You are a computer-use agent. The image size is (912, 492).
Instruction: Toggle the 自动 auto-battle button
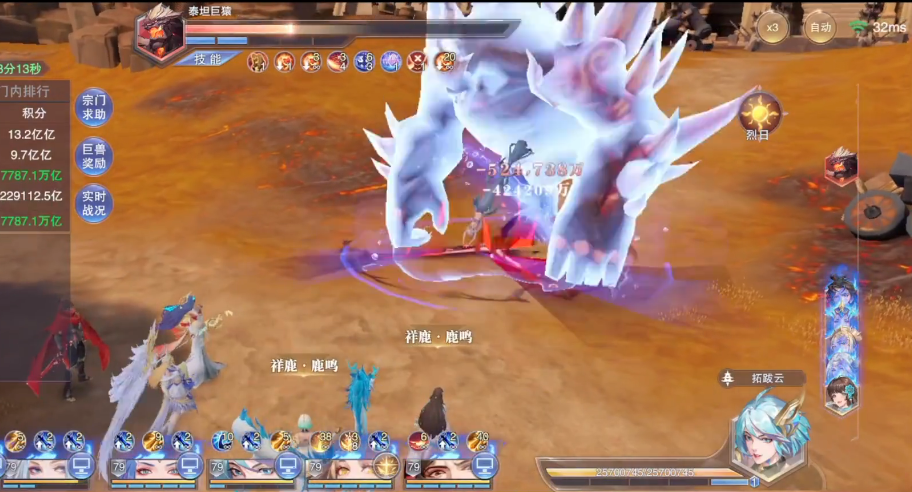pos(820,27)
